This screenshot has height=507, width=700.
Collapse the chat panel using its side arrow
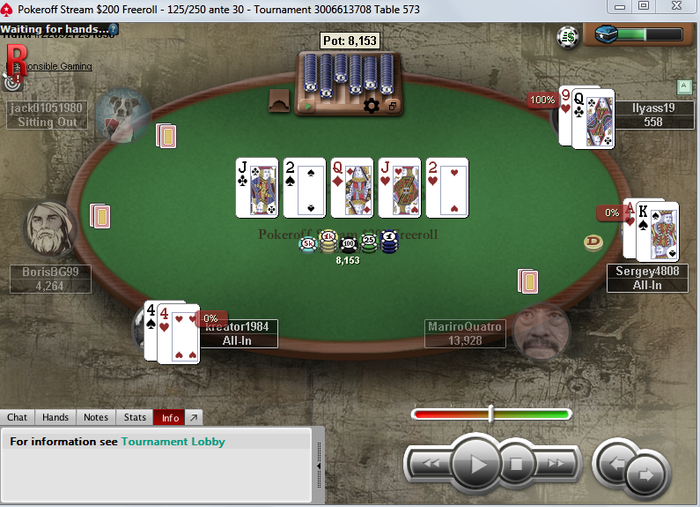319,465
